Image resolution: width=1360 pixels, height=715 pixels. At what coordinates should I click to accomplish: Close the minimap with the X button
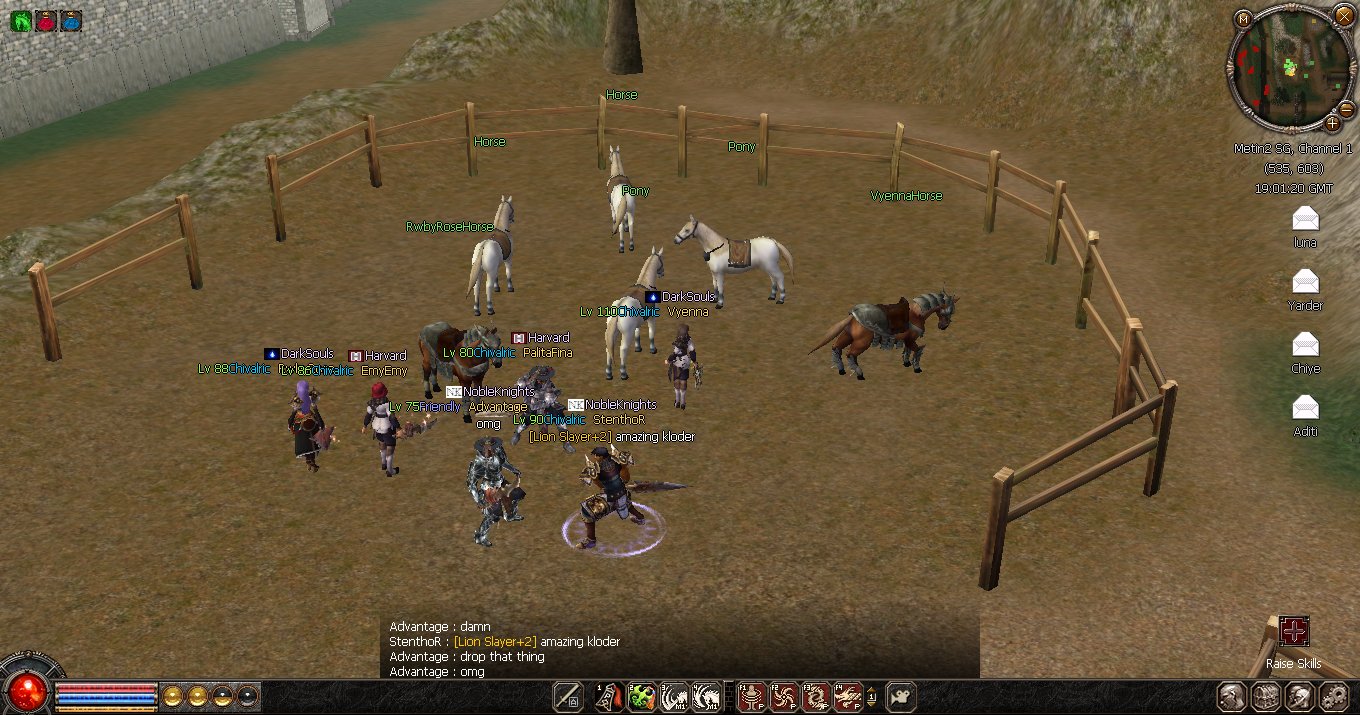1343,15
